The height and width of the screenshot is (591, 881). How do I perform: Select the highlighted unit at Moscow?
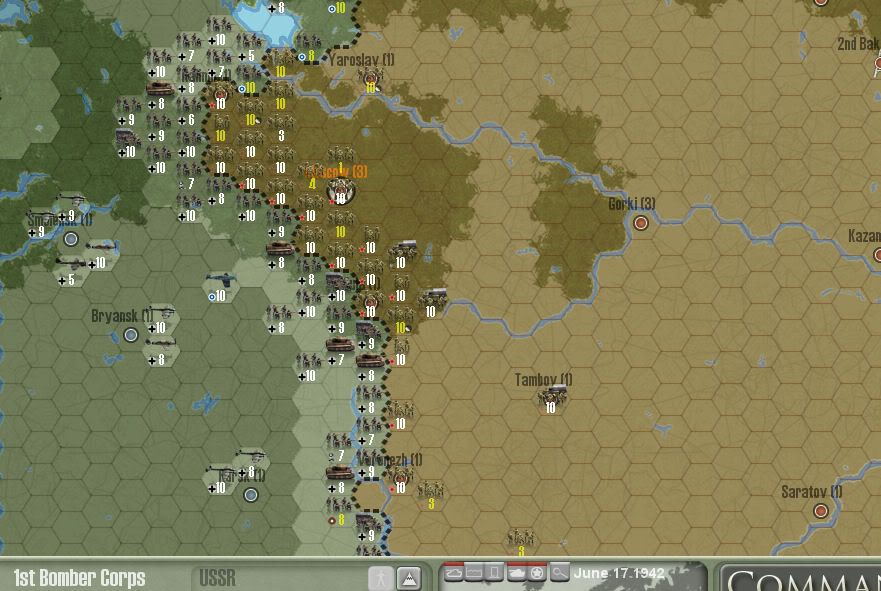(340, 188)
